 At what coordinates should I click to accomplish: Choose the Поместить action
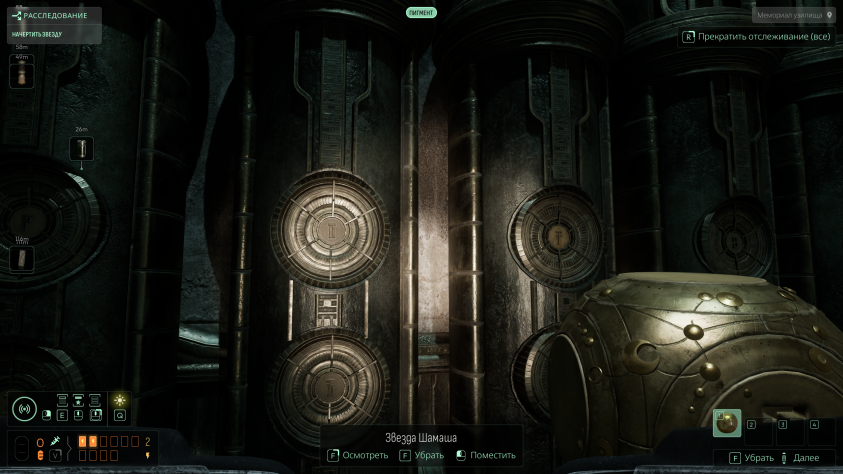(x=486, y=455)
